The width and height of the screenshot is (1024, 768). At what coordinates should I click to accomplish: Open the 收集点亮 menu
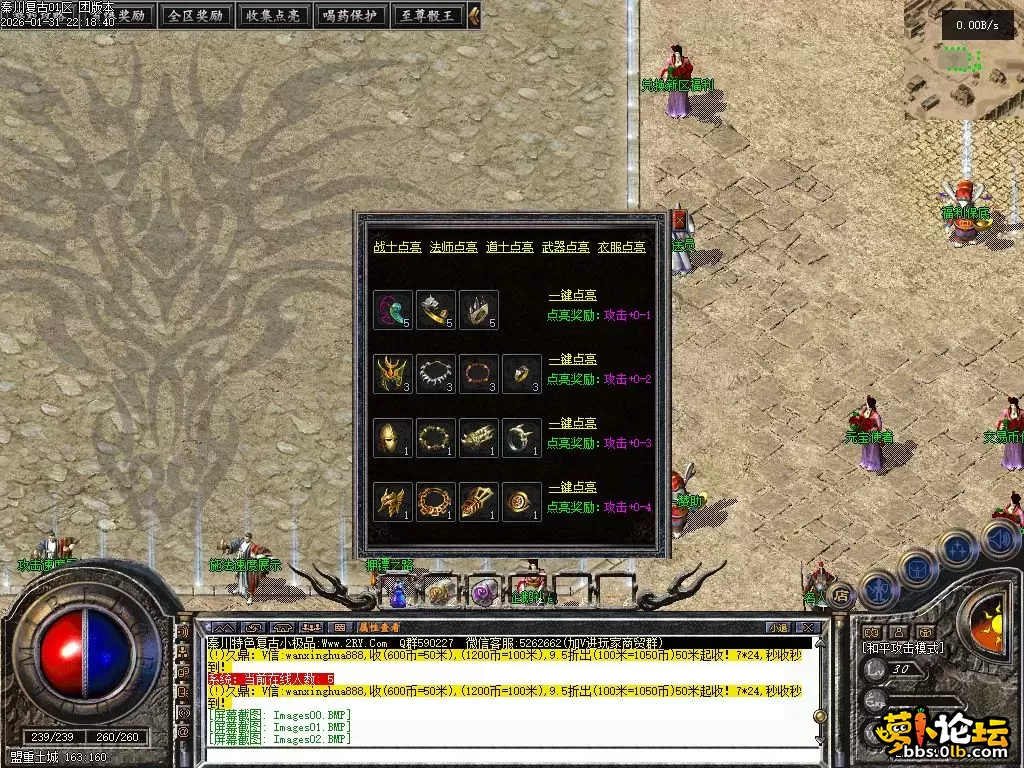click(273, 15)
